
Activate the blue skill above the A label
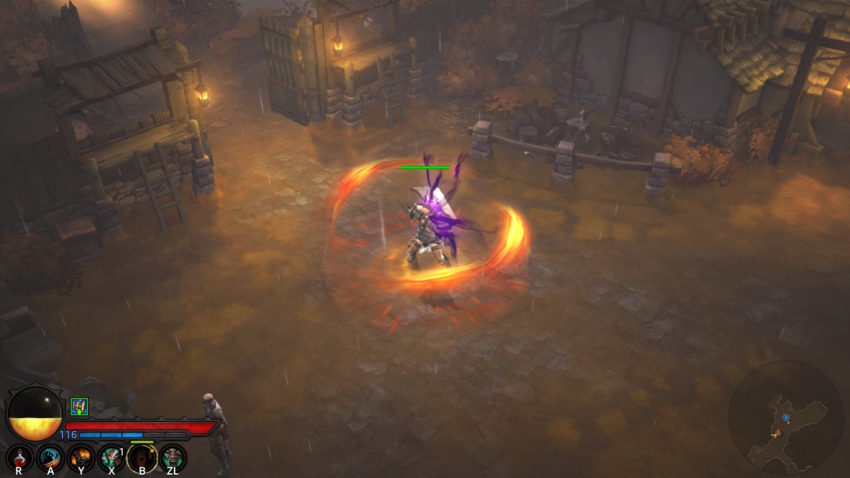tap(50, 456)
